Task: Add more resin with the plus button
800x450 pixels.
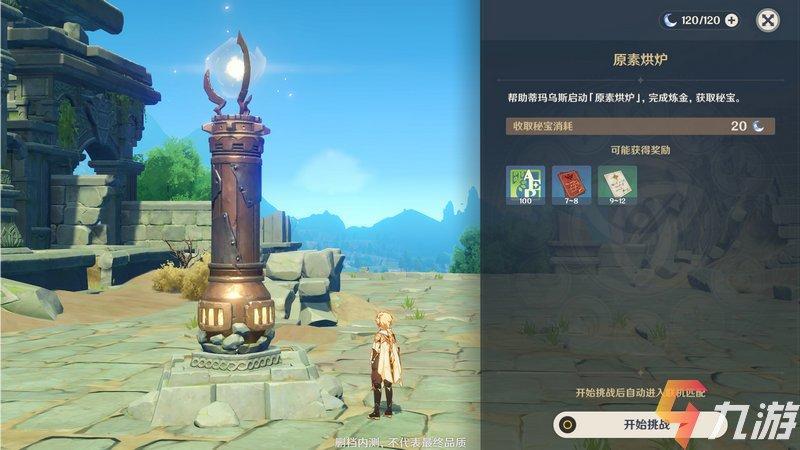Action: click(x=731, y=19)
